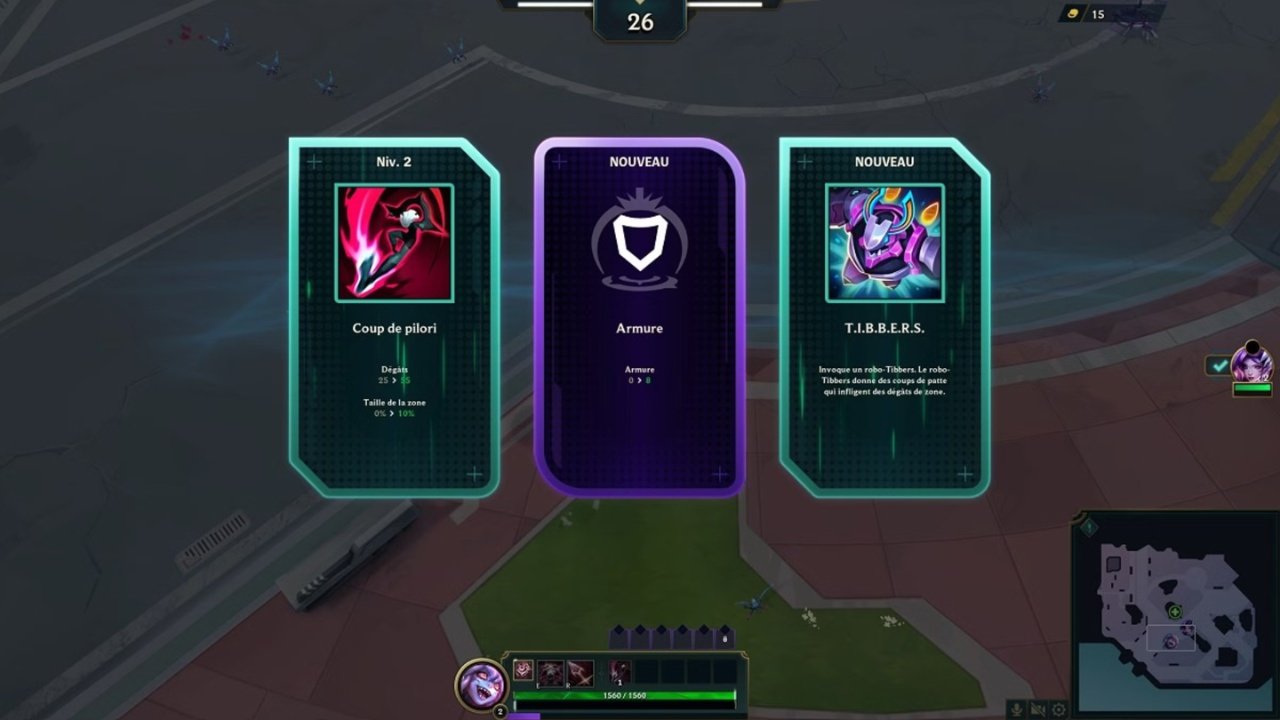Click the R ultimate ability icon
The width and height of the screenshot is (1280, 720).
580,673
